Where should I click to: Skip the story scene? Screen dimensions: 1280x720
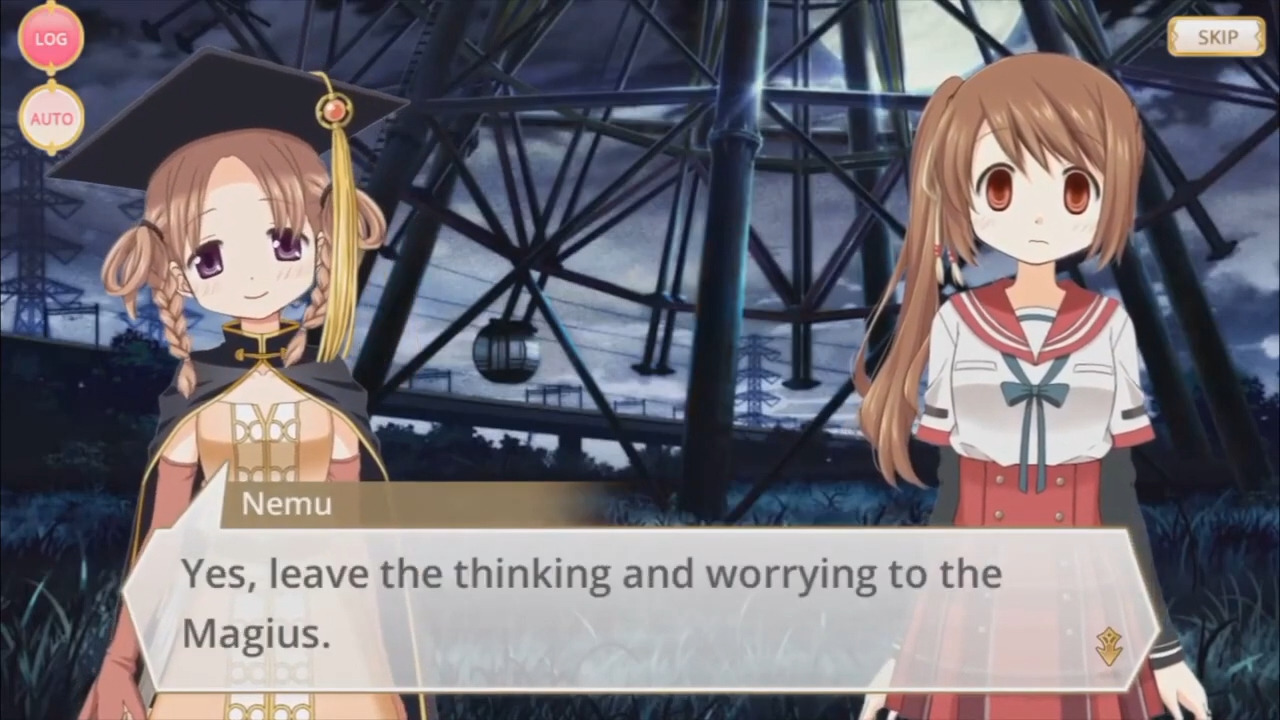pyautogui.click(x=1216, y=38)
